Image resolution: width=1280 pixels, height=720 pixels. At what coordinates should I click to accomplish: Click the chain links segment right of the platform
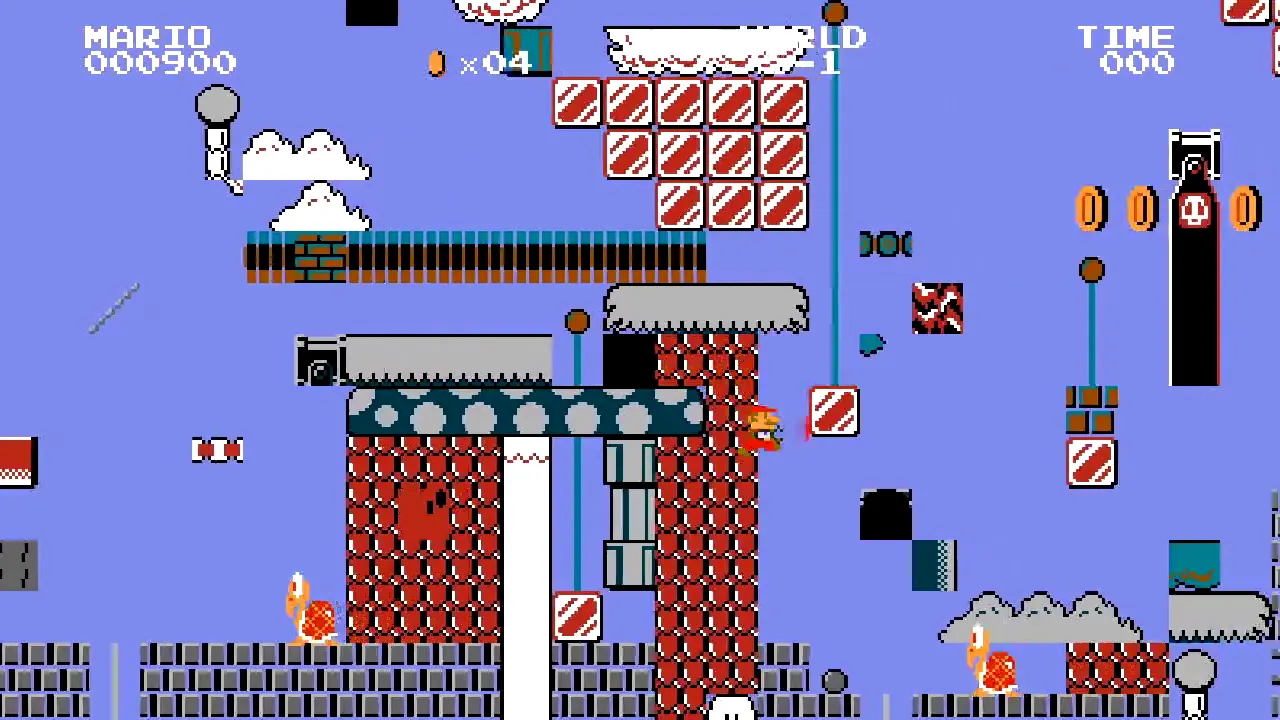(x=885, y=245)
